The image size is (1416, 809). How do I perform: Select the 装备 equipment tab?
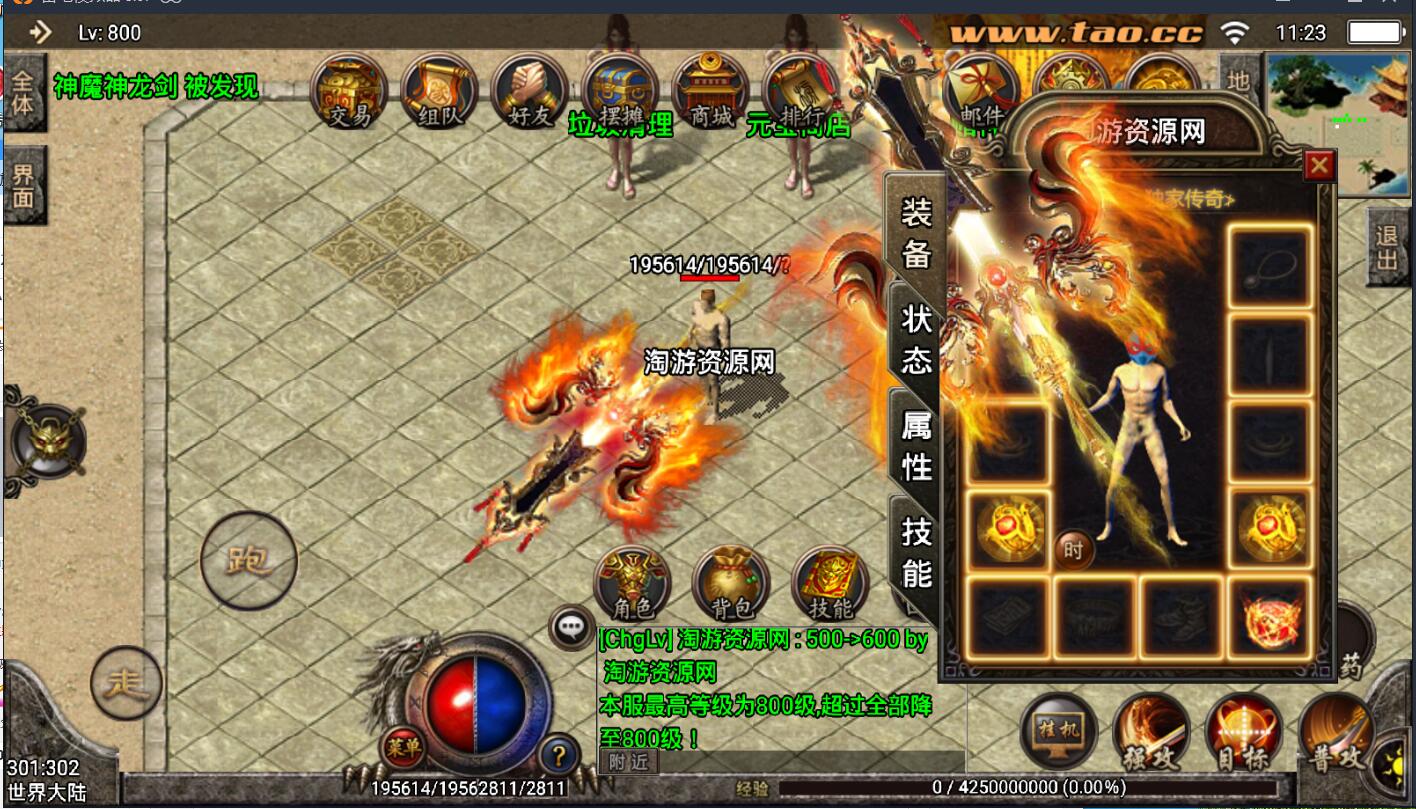tap(916, 232)
